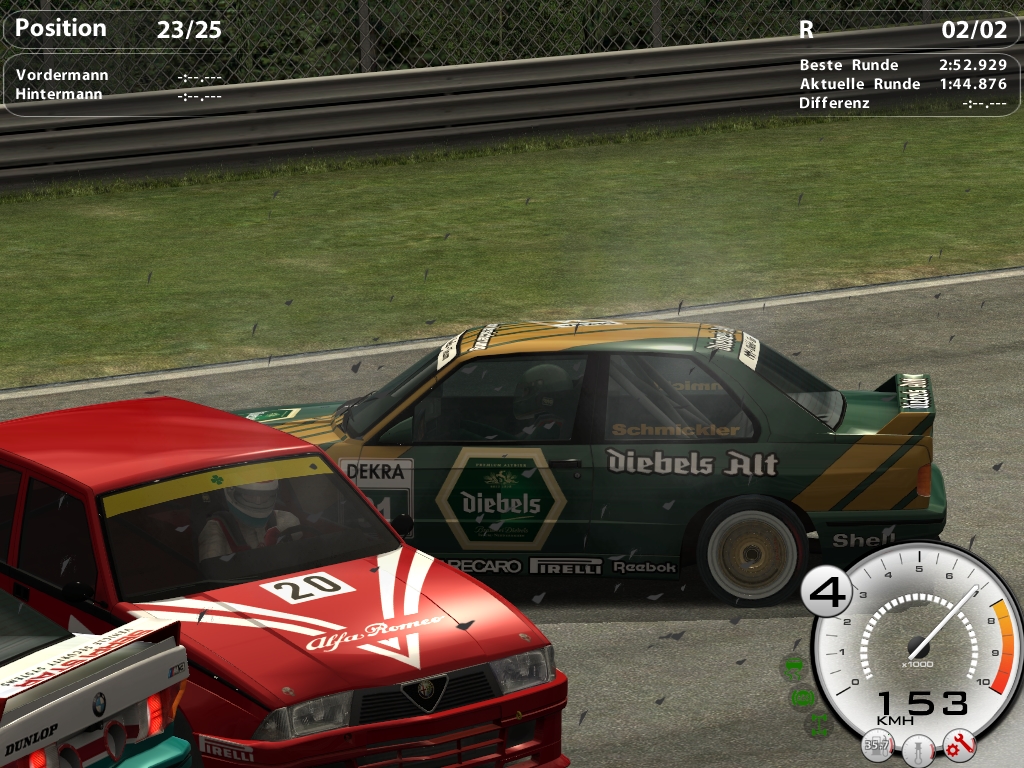Select the green ABS brake indicator
Screen dimensions: 1024x768
[x=802, y=697]
